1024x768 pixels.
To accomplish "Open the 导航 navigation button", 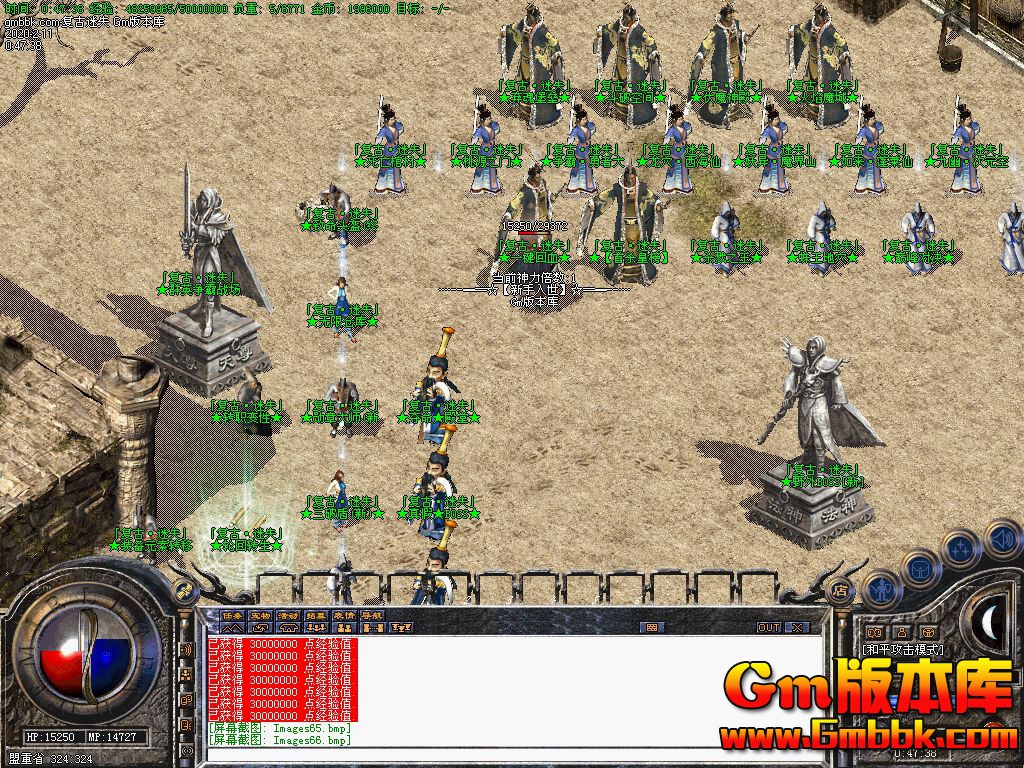I will click(x=373, y=614).
